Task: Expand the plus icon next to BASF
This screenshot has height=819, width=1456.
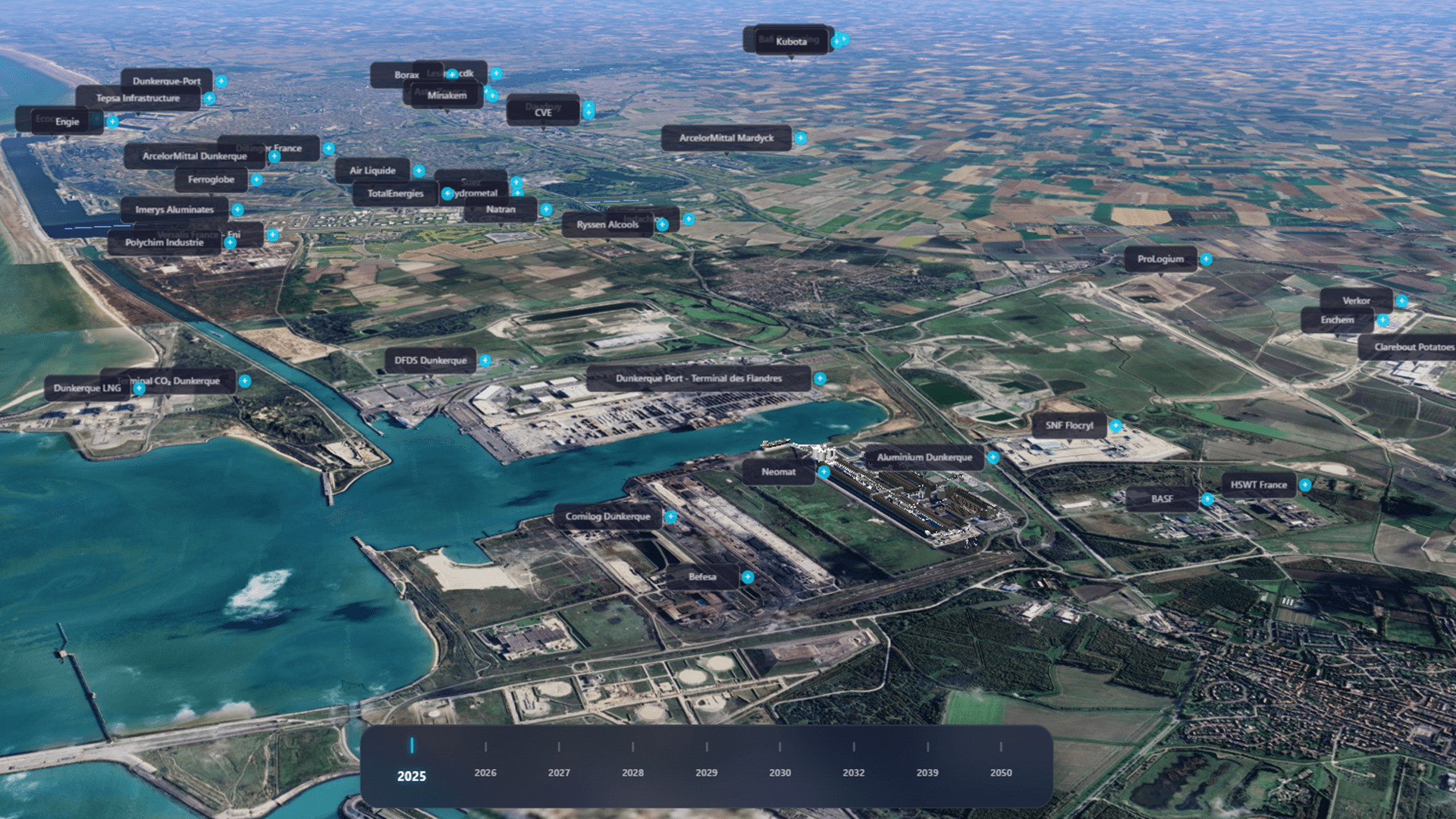Action: [1207, 500]
